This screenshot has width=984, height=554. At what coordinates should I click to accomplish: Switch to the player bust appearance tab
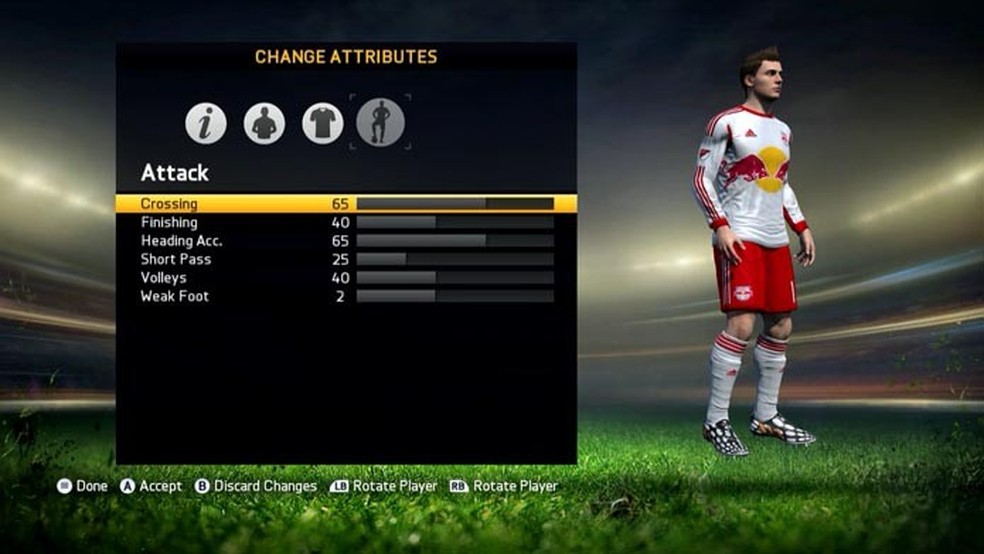point(264,123)
